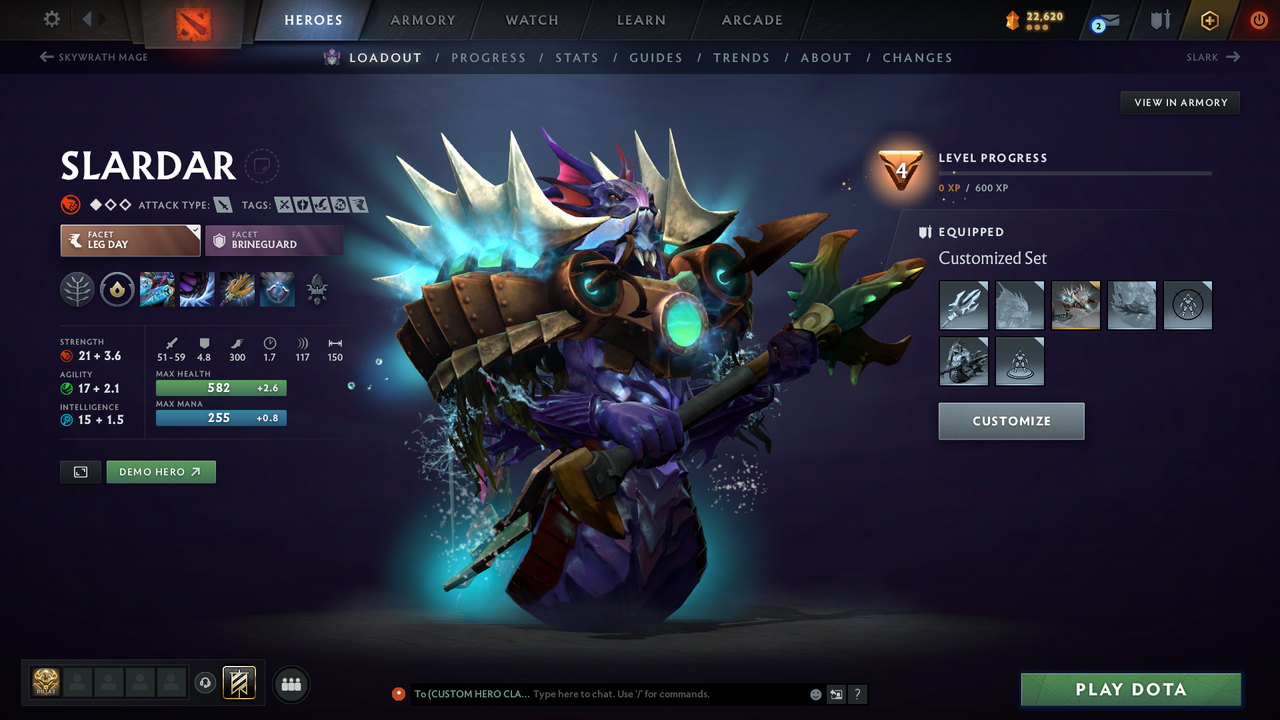1280x720 pixels.
Task: Switch to the STATS tab
Action: pos(577,57)
